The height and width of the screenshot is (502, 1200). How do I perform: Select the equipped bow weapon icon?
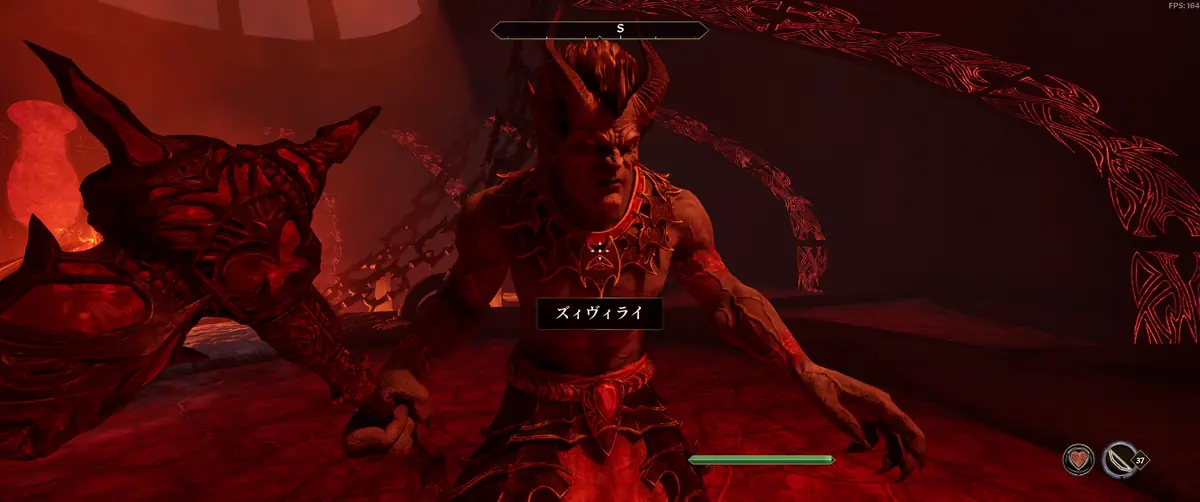[1118, 461]
